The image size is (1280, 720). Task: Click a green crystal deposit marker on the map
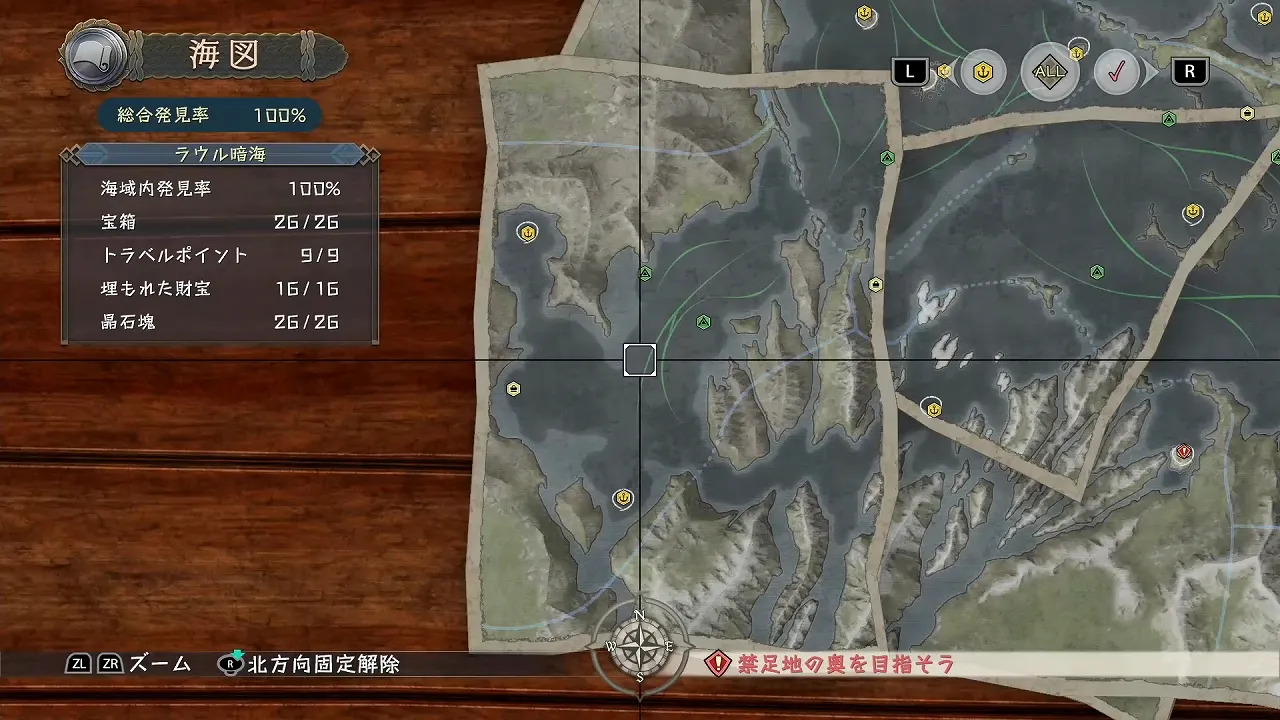pyautogui.click(x=703, y=322)
